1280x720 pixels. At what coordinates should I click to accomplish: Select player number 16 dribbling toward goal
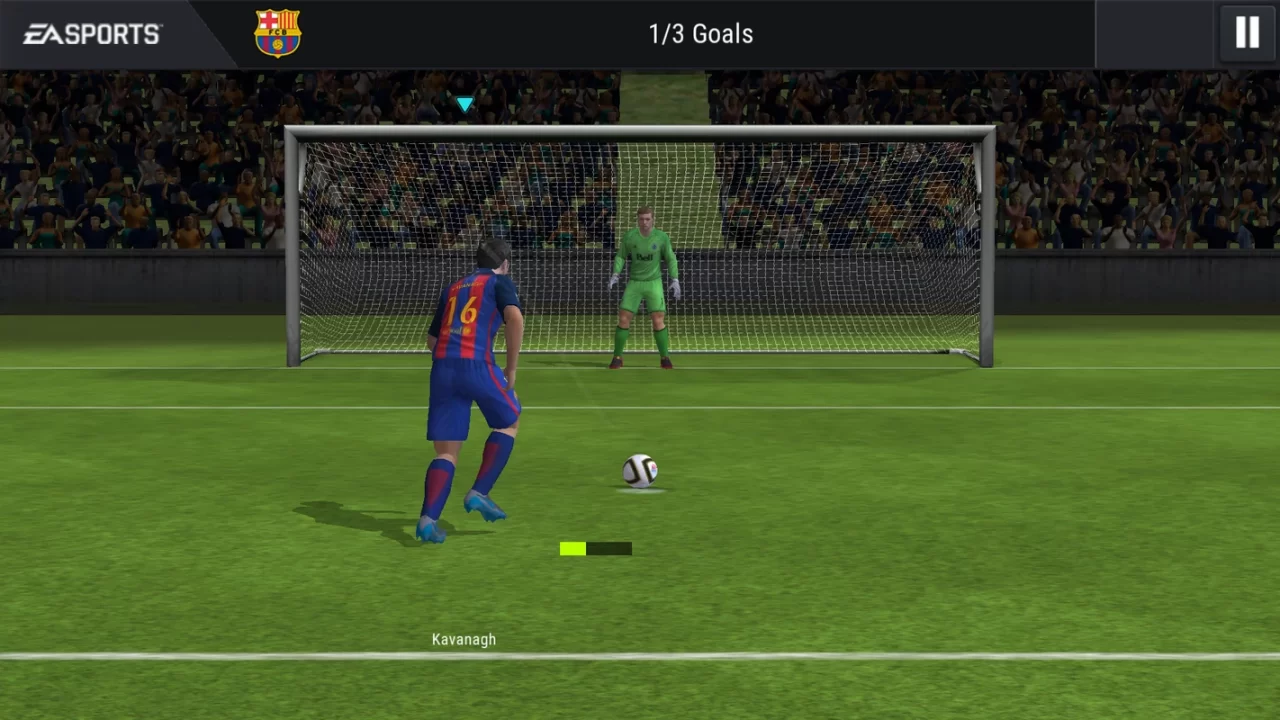pos(470,380)
